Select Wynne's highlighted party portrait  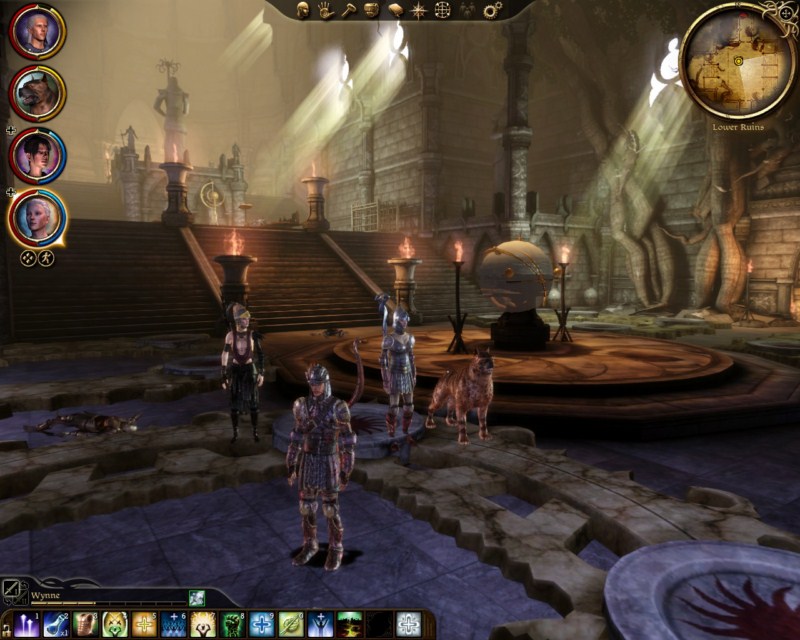[38, 217]
